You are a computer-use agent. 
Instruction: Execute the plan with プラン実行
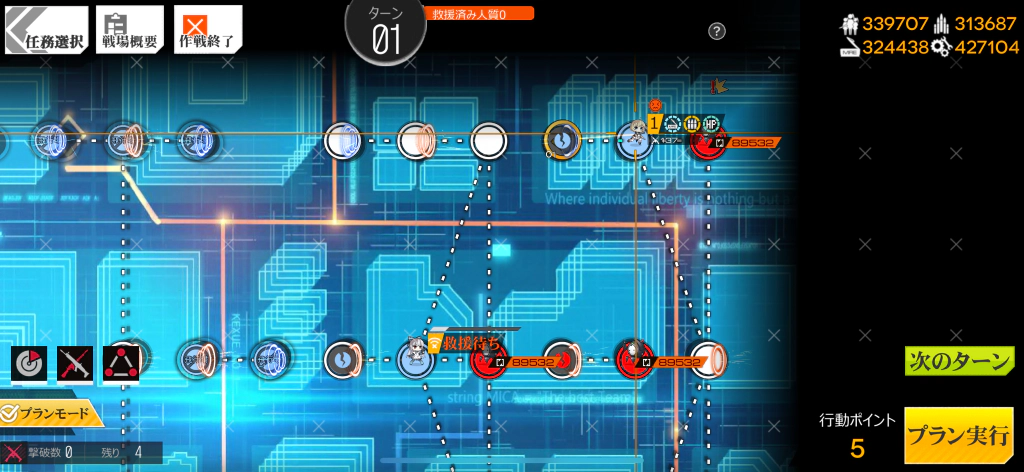[959, 435]
